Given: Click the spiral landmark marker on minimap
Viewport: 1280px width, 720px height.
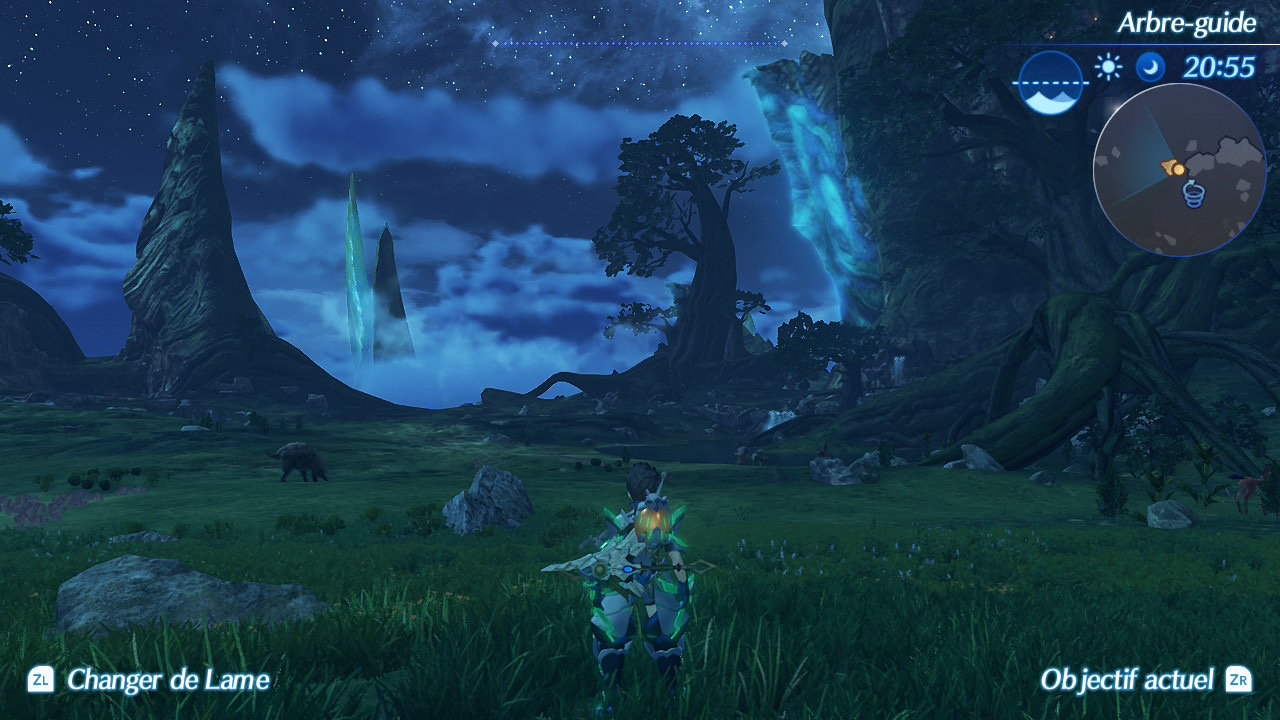Looking at the screenshot, I should coord(1193,193).
